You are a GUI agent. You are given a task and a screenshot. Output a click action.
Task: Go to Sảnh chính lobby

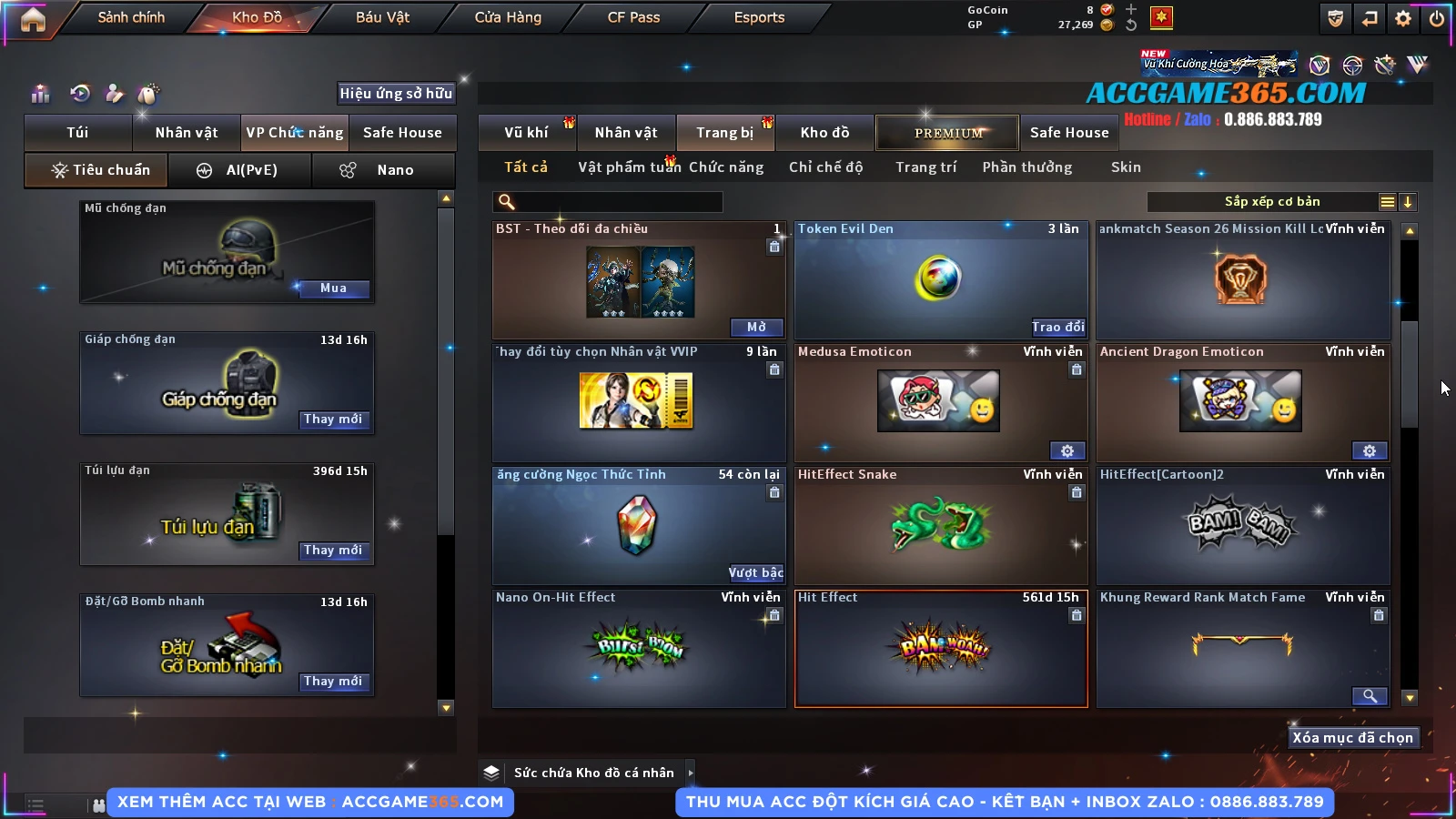click(131, 17)
